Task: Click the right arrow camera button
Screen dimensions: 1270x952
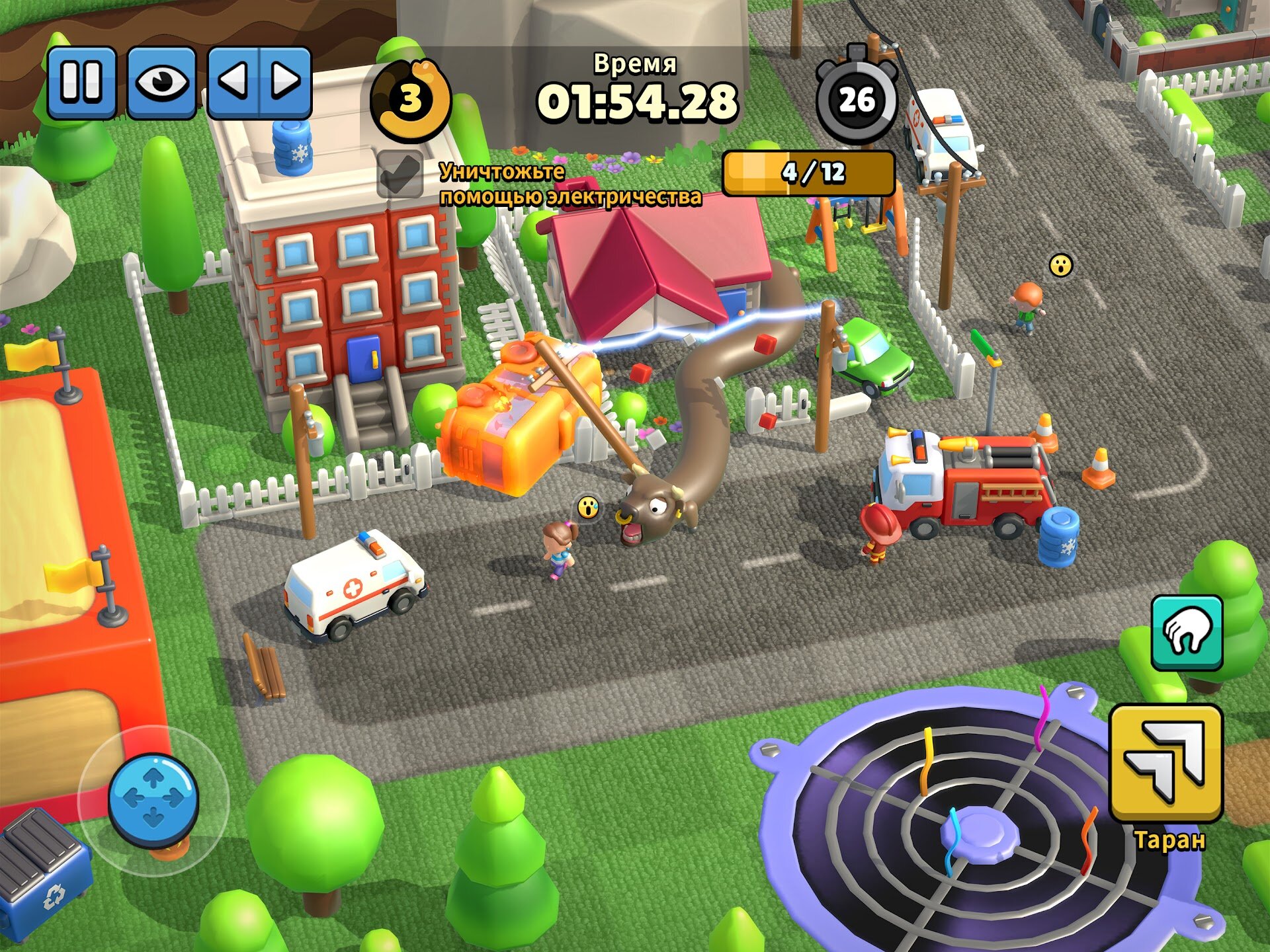Action: point(285,82)
